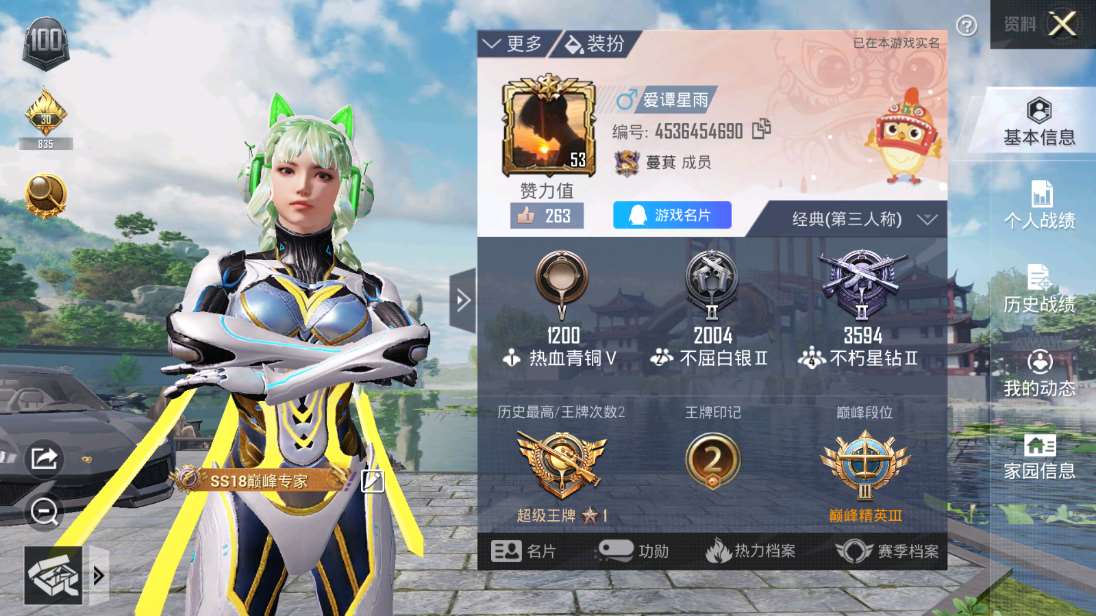The image size is (1096, 616).
Task: Open the 个人战绩 tab
Action: [x=1039, y=205]
